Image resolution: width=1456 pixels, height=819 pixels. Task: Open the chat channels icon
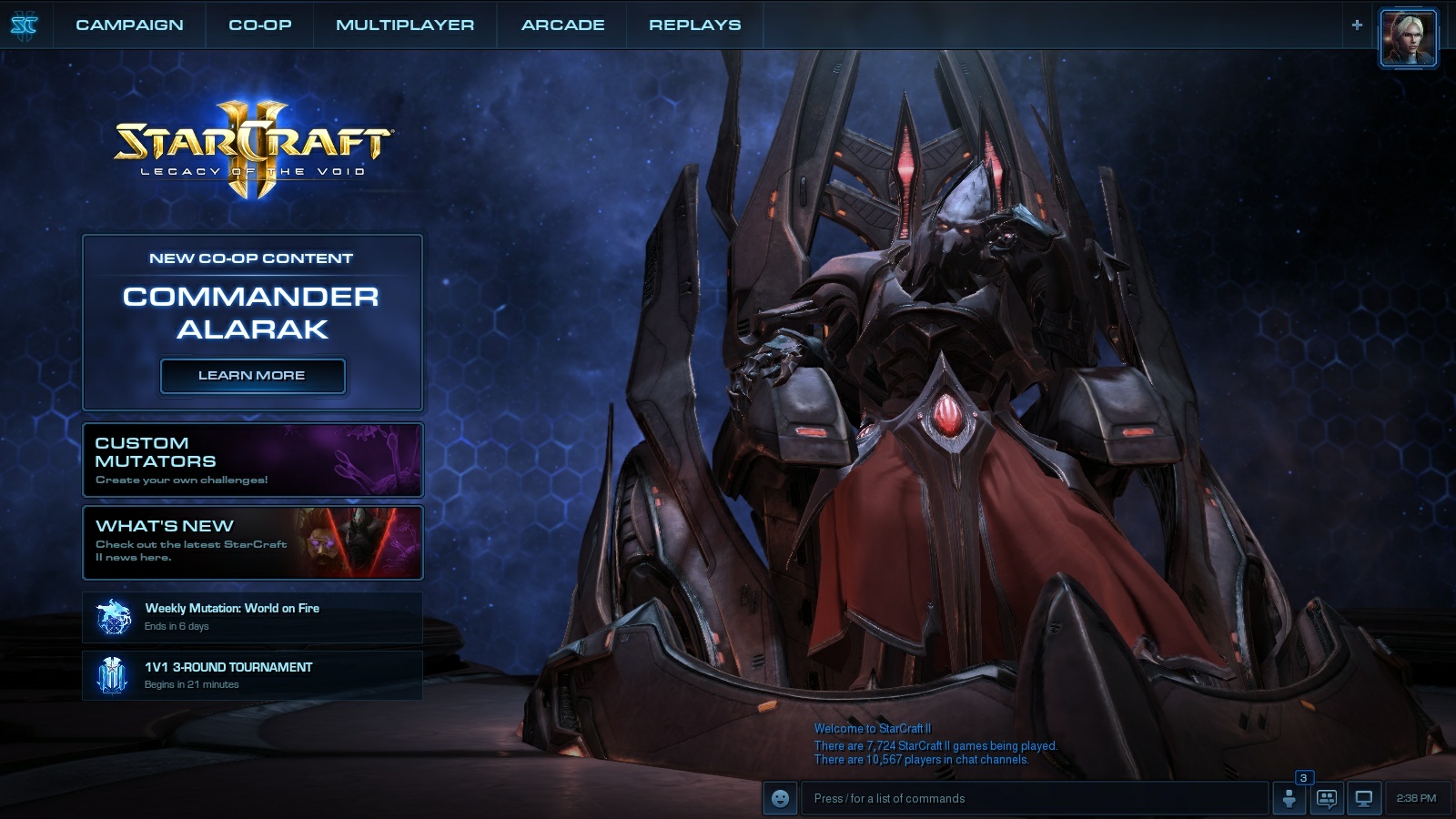[x=1327, y=799]
